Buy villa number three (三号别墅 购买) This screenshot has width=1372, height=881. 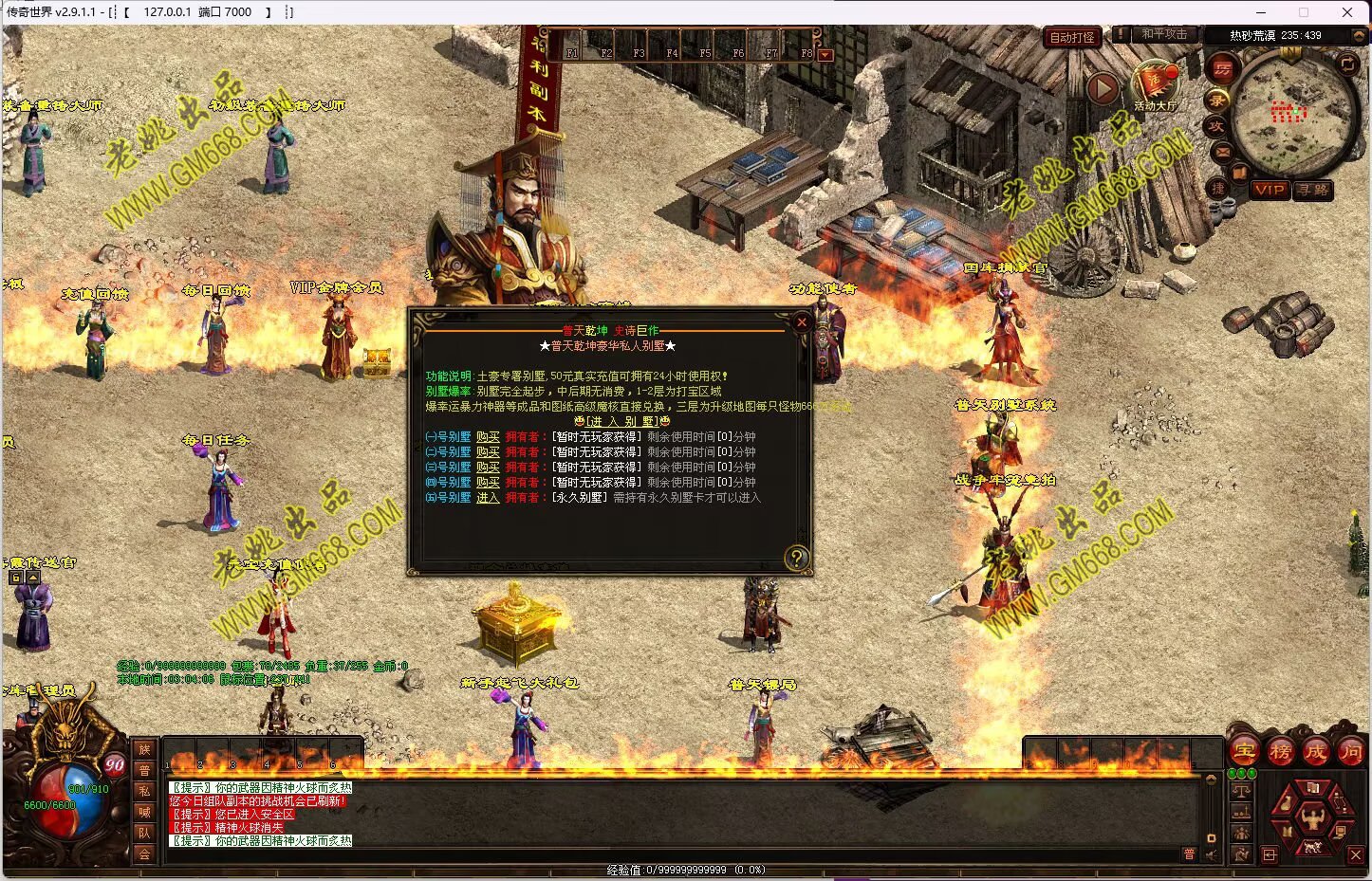pyautogui.click(x=488, y=468)
